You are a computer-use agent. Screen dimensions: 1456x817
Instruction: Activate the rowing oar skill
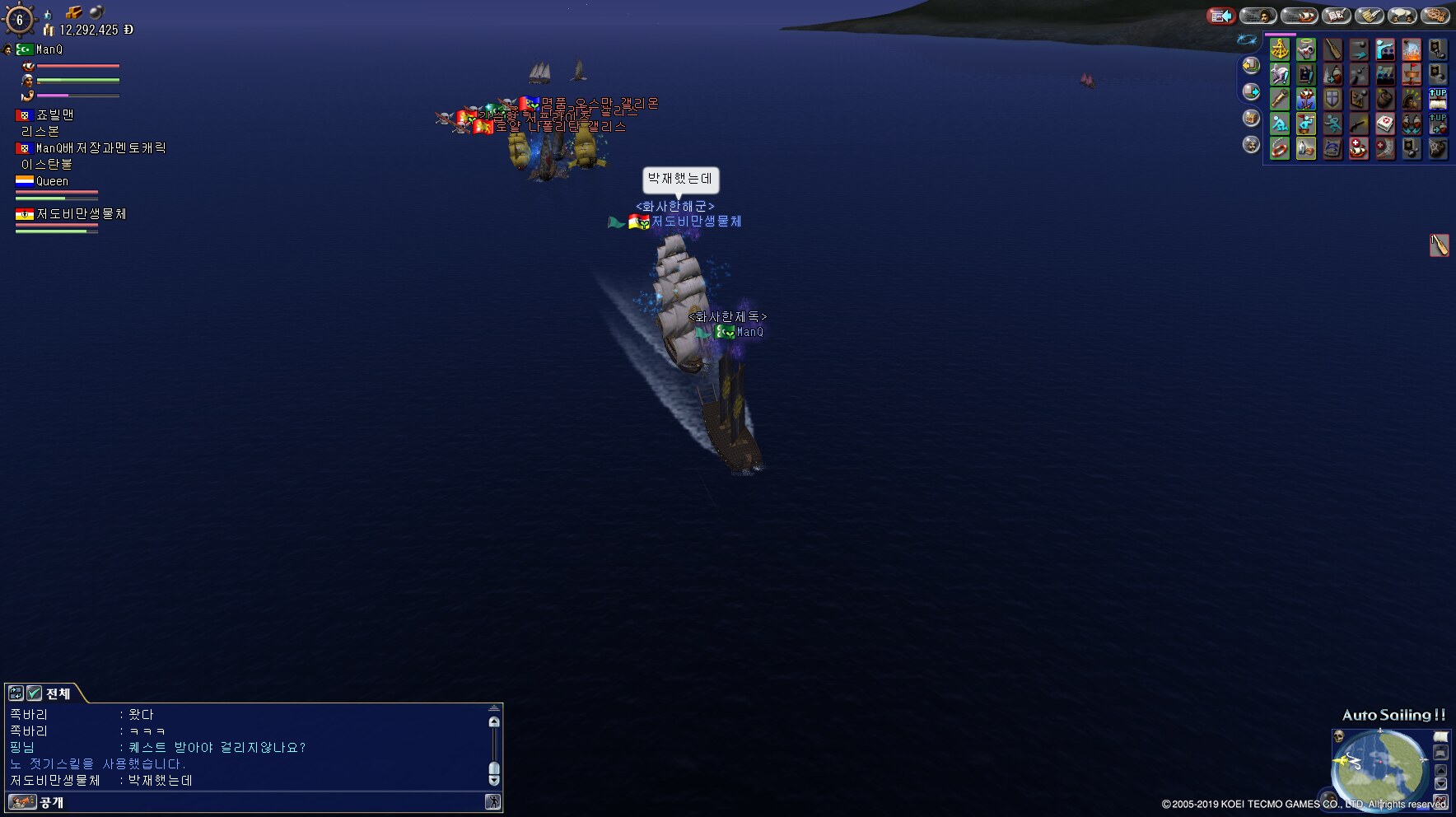coord(1332,49)
